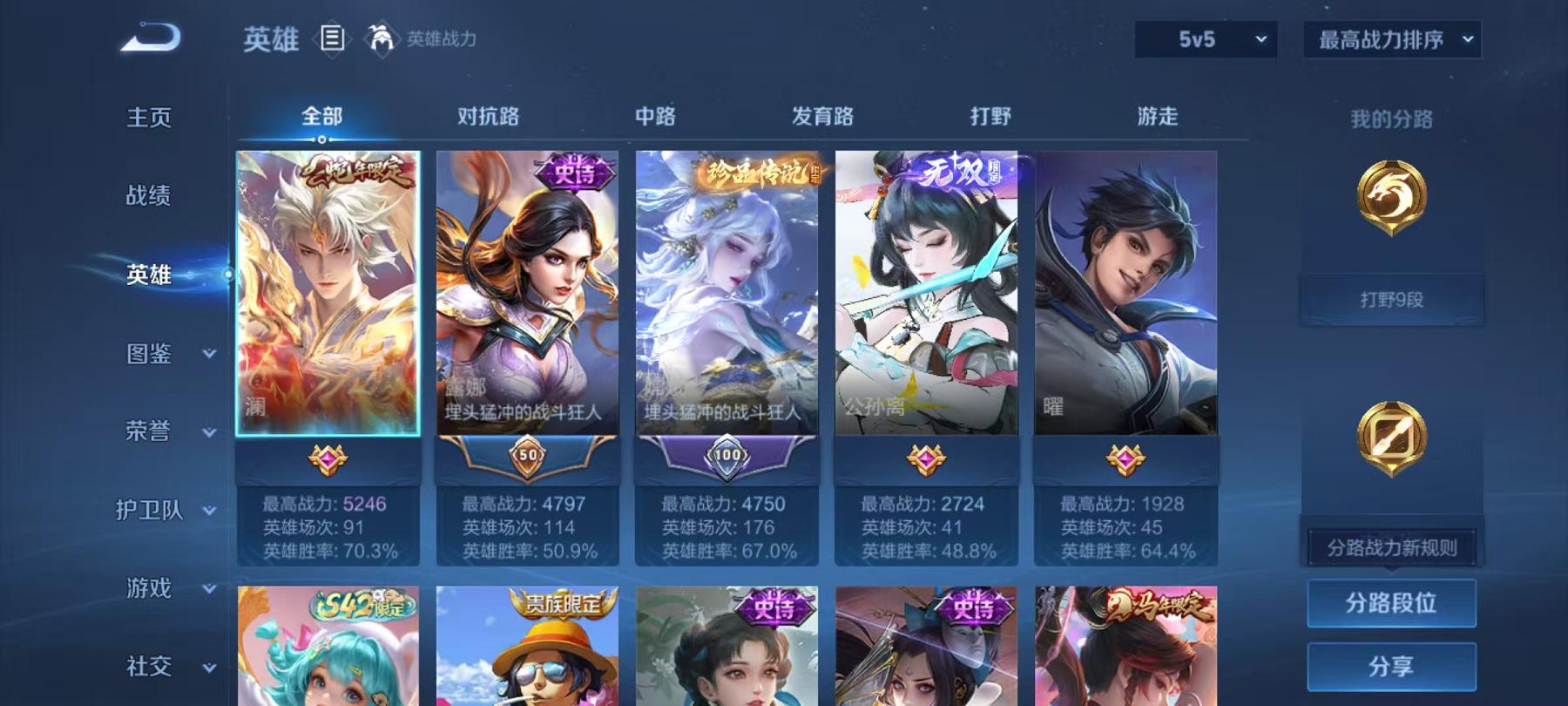
Task: Open the 最高战力排序 sorting dropdown
Action: pyautogui.click(x=1389, y=38)
